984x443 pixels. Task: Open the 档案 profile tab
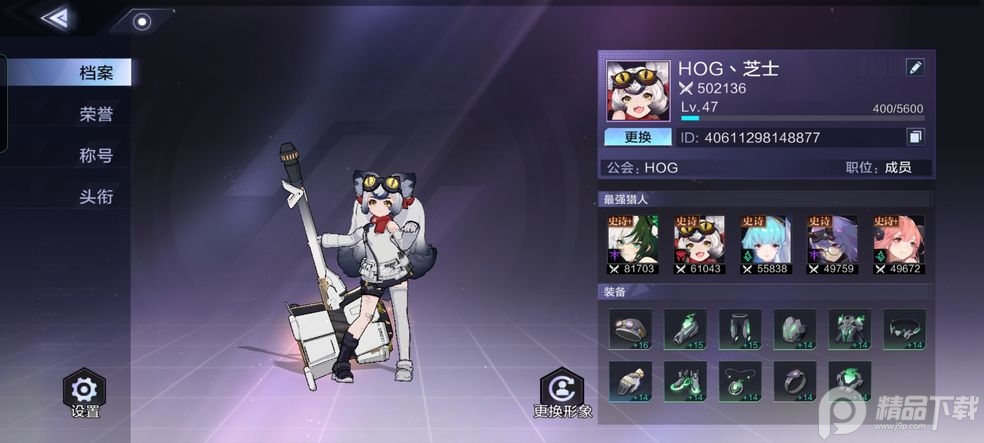click(96, 73)
